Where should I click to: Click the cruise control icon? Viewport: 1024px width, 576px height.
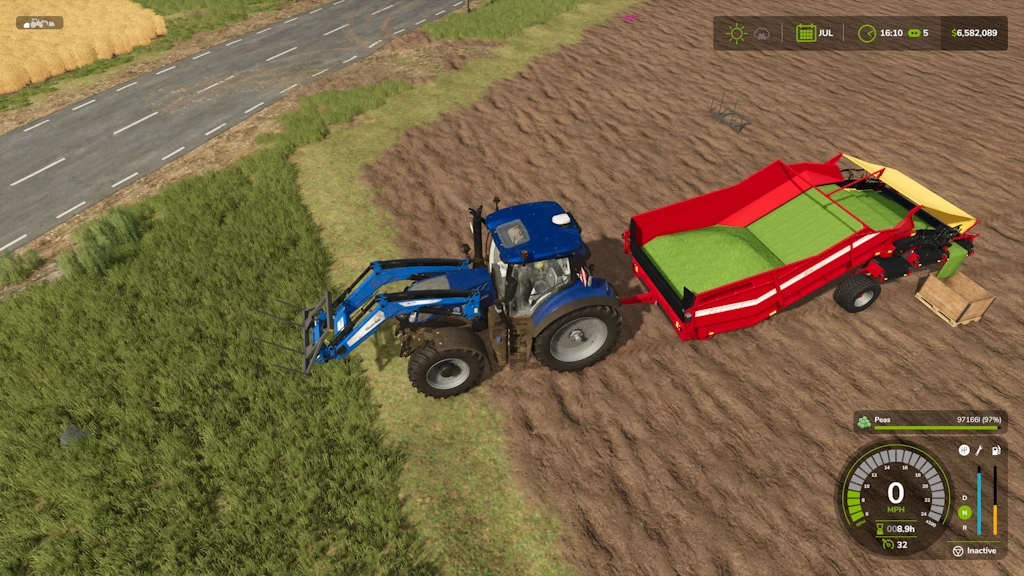(x=886, y=544)
